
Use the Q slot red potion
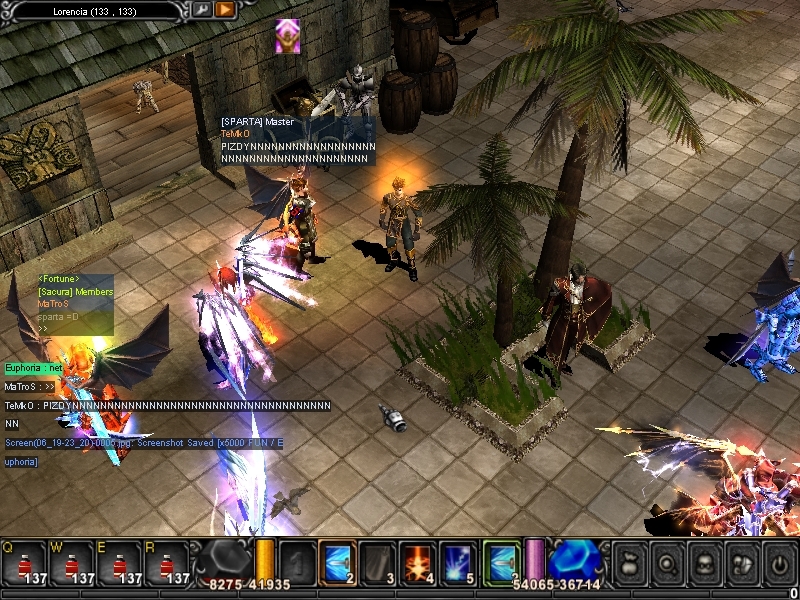23,564
